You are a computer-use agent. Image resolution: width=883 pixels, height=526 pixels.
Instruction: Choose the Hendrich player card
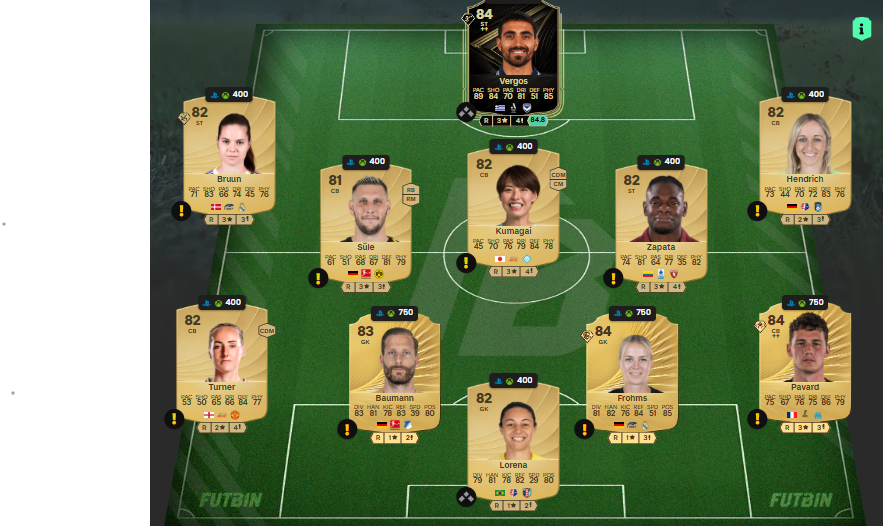click(805, 155)
